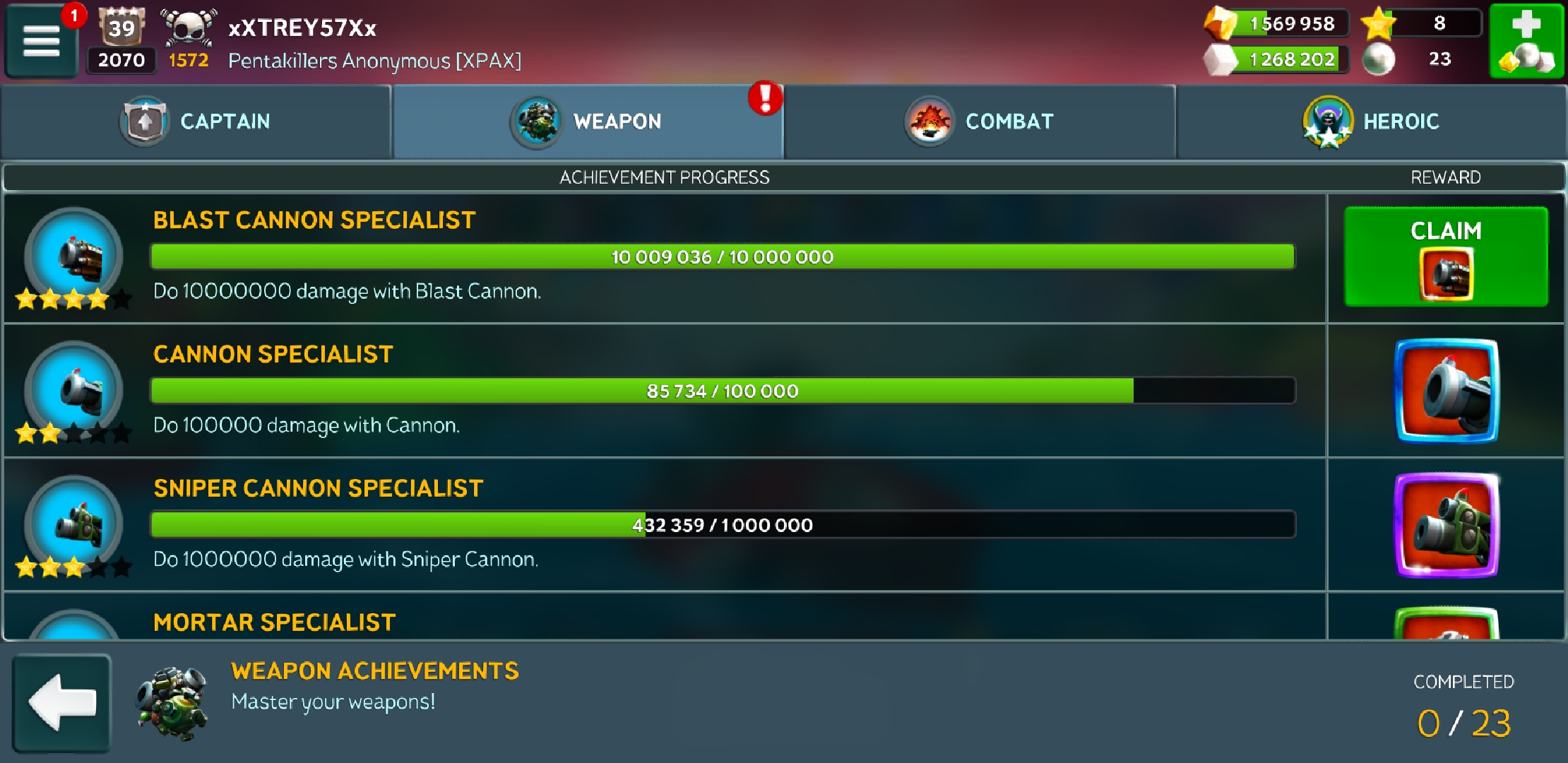Claim the Blast Cannon Specialist reward

tap(1445, 256)
